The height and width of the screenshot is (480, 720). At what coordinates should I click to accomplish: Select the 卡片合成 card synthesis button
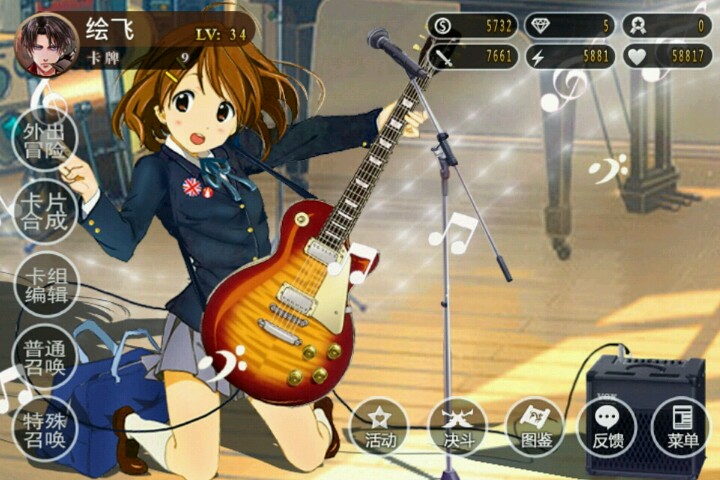pos(45,212)
